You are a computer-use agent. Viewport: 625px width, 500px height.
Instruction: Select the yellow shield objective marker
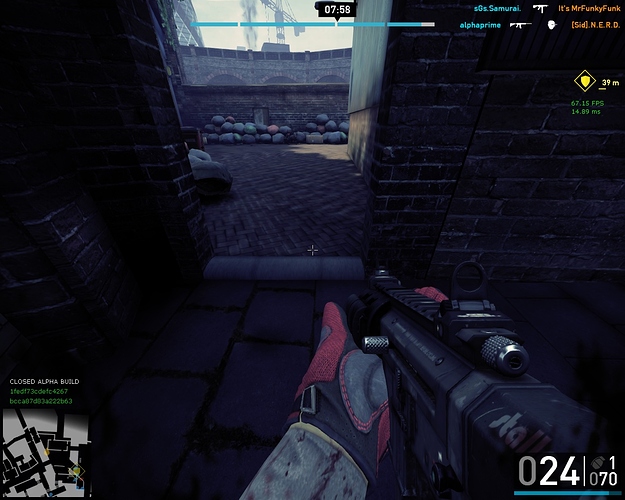point(583,81)
